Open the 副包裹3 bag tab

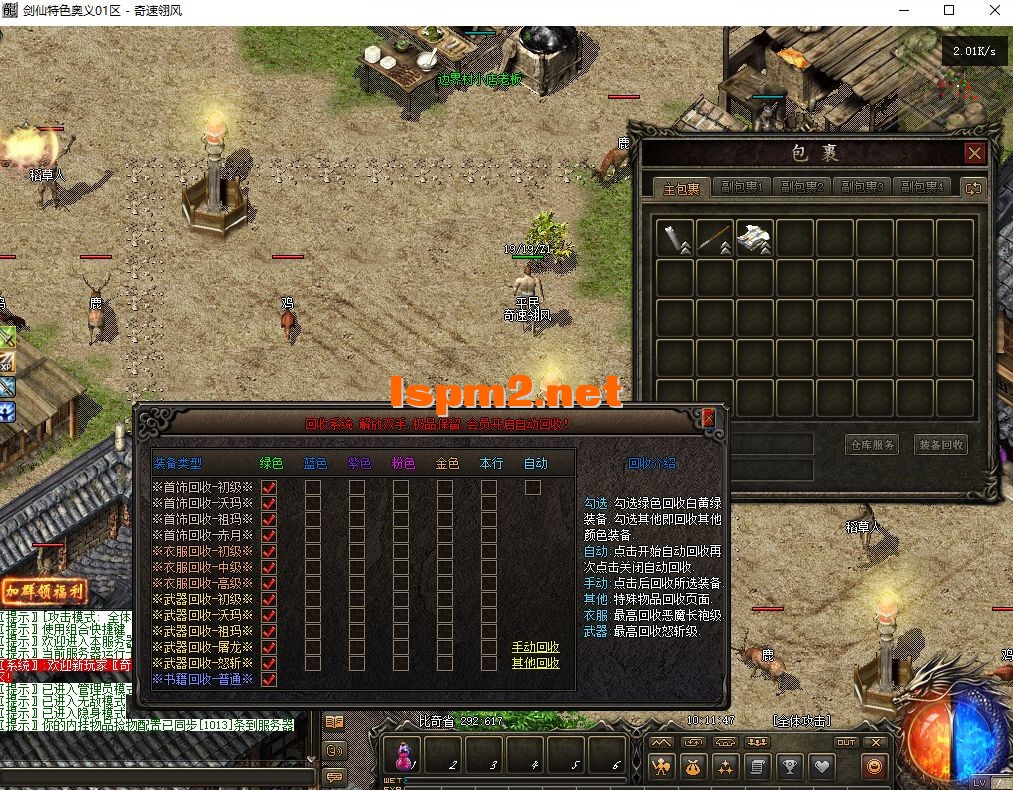click(861, 187)
